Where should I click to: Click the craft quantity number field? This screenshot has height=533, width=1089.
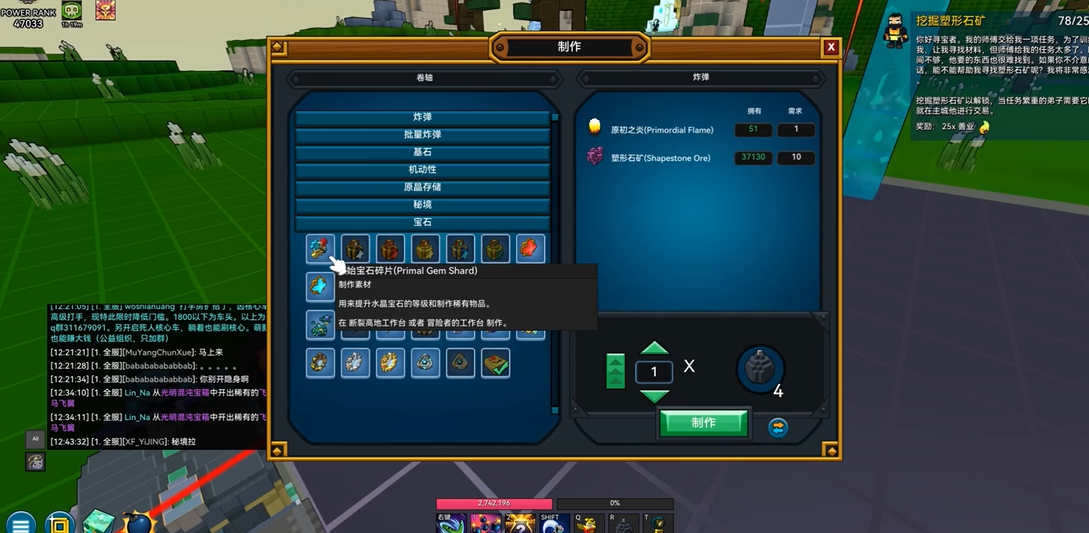[654, 372]
